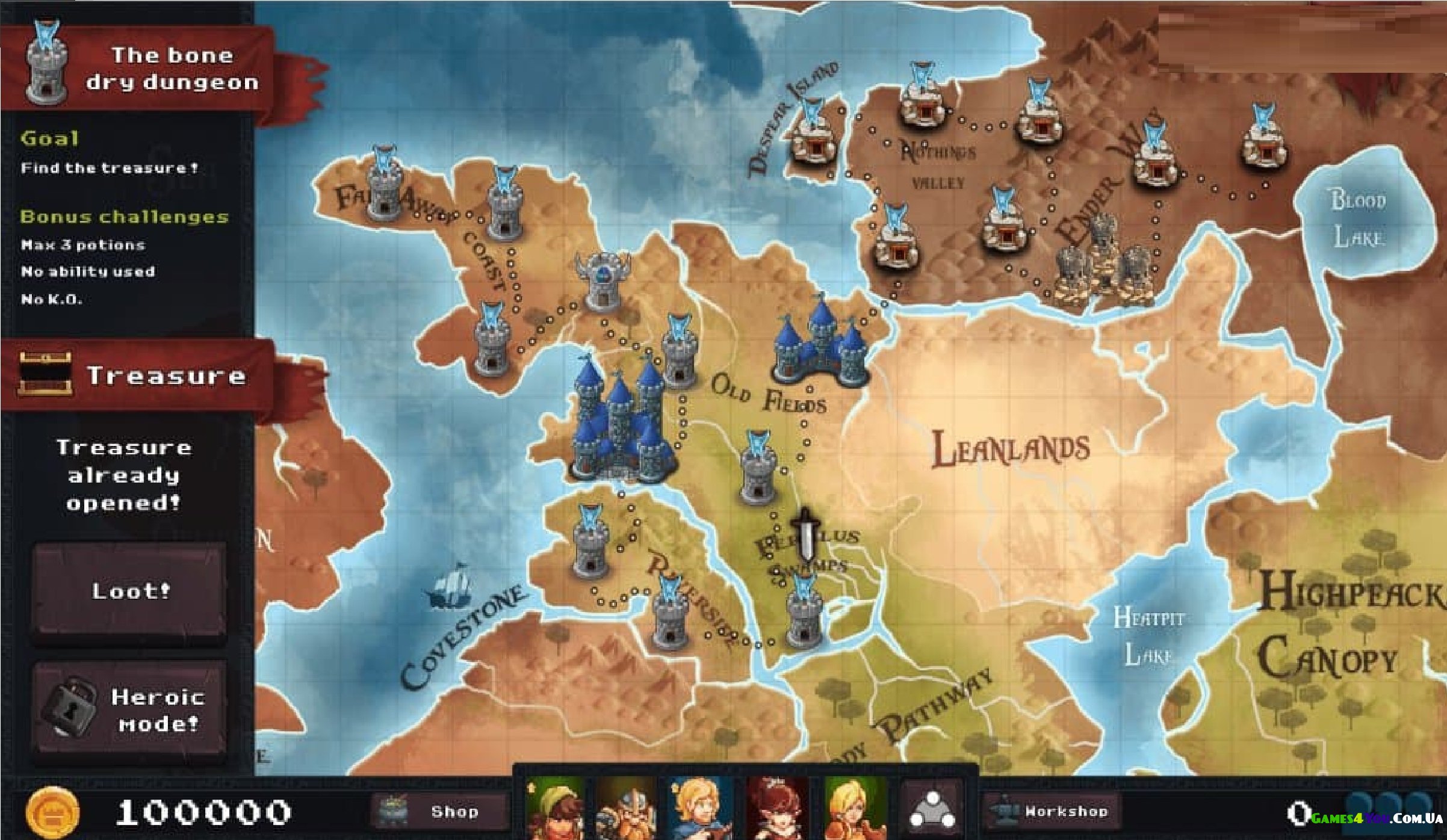
Task: Select the red-haired elf hero portrait
Action: point(776,808)
